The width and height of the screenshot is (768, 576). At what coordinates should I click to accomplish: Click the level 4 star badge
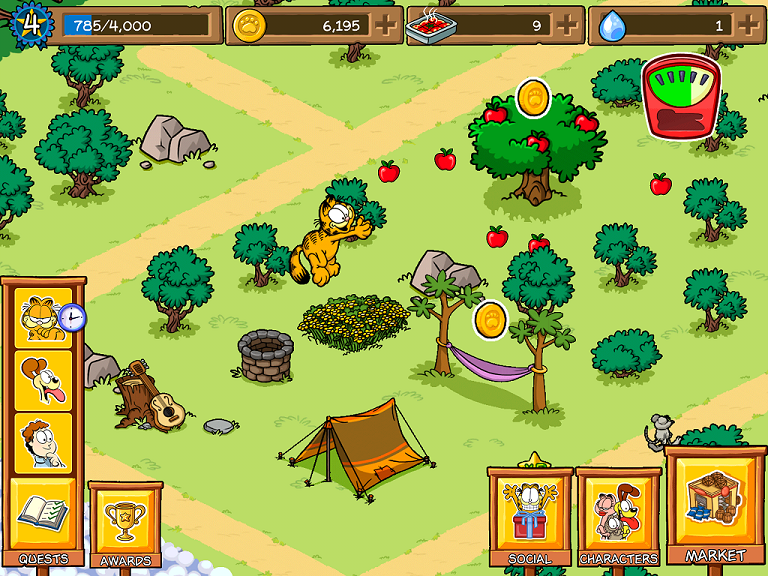30,23
